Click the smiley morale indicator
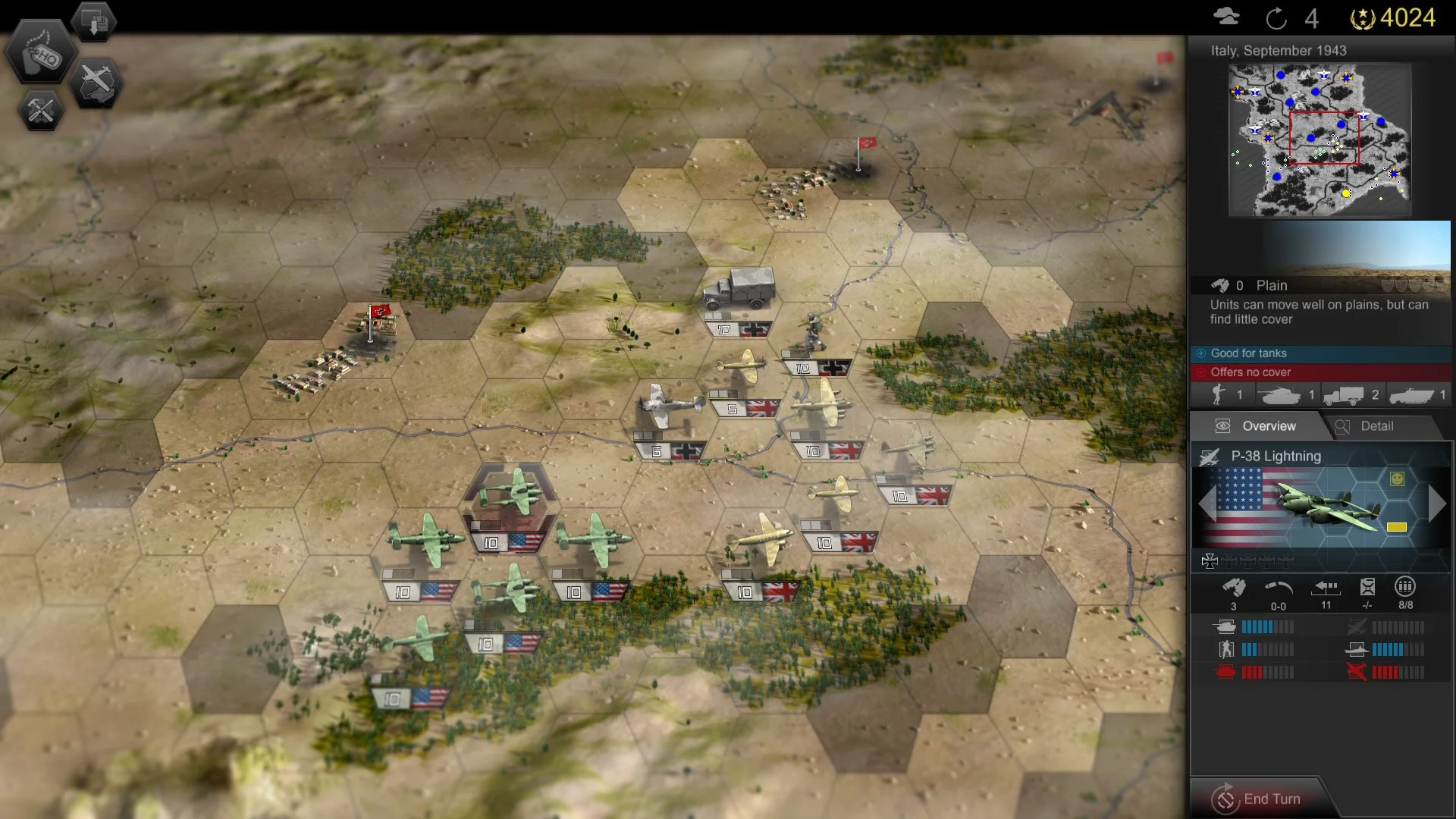The image size is (1456, 819). click(1398, 478)
